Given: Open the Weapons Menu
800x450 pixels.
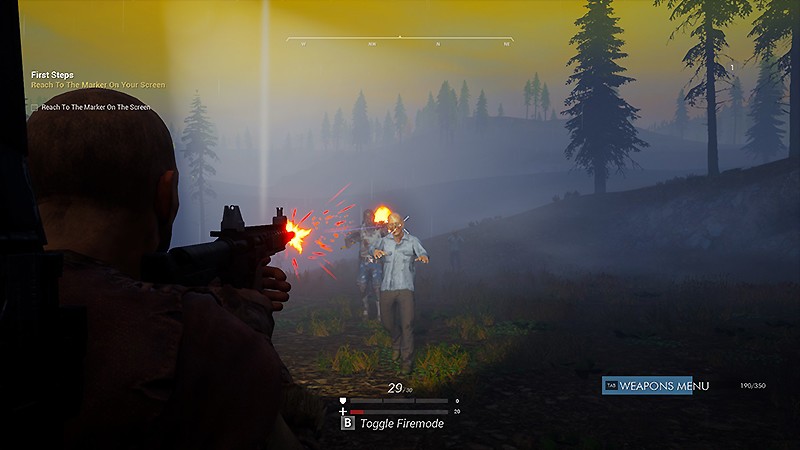Looking at the screenshot, I should (x=647, y=386).
